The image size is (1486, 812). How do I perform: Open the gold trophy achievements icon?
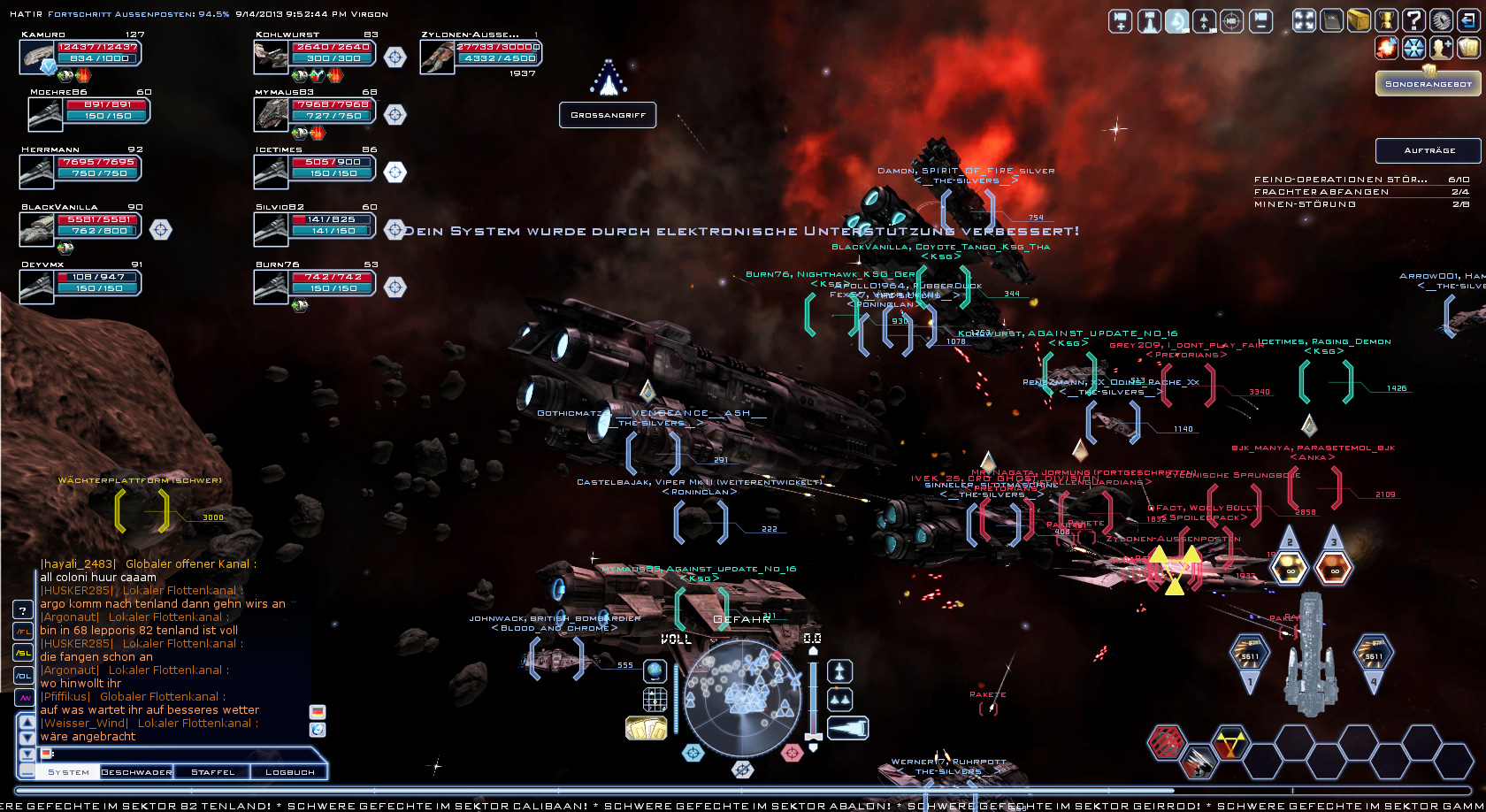coord(1386,21)
